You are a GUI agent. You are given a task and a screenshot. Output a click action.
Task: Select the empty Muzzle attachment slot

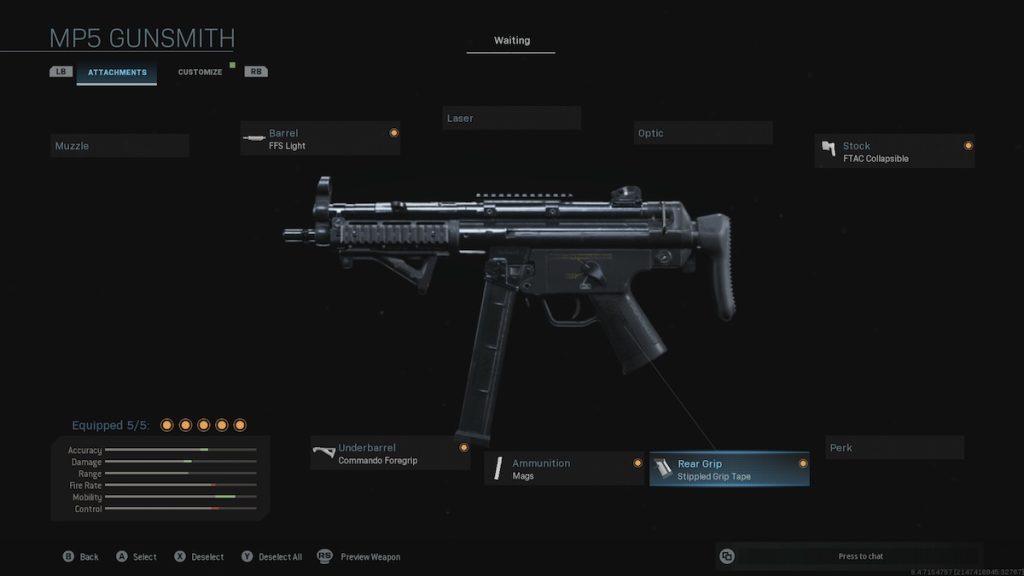pyautogui.click(x=120, y=146)
